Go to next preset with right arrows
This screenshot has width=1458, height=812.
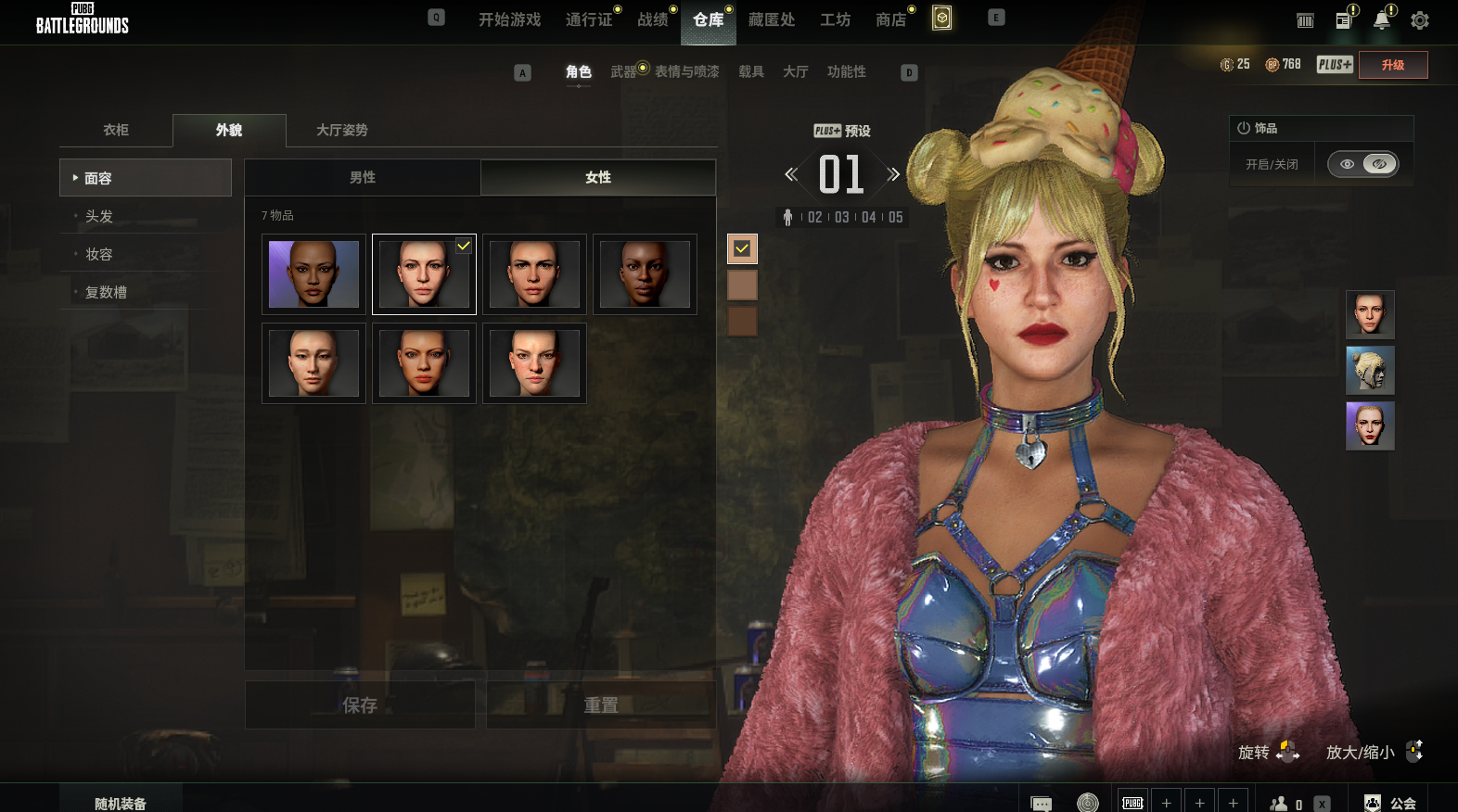(893, 174)
